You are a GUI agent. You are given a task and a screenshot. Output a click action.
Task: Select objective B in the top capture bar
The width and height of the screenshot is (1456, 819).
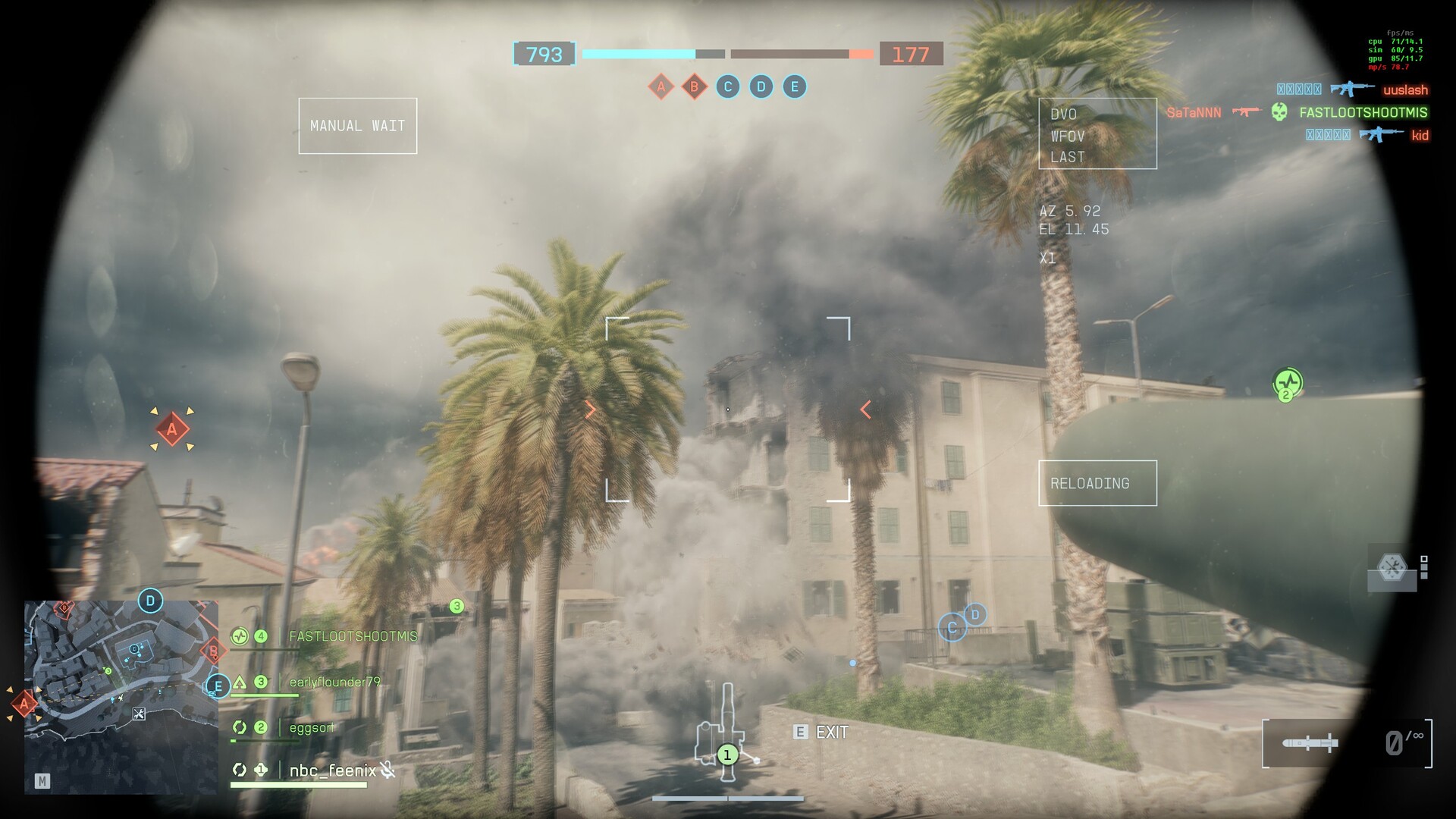click(694, 86)
